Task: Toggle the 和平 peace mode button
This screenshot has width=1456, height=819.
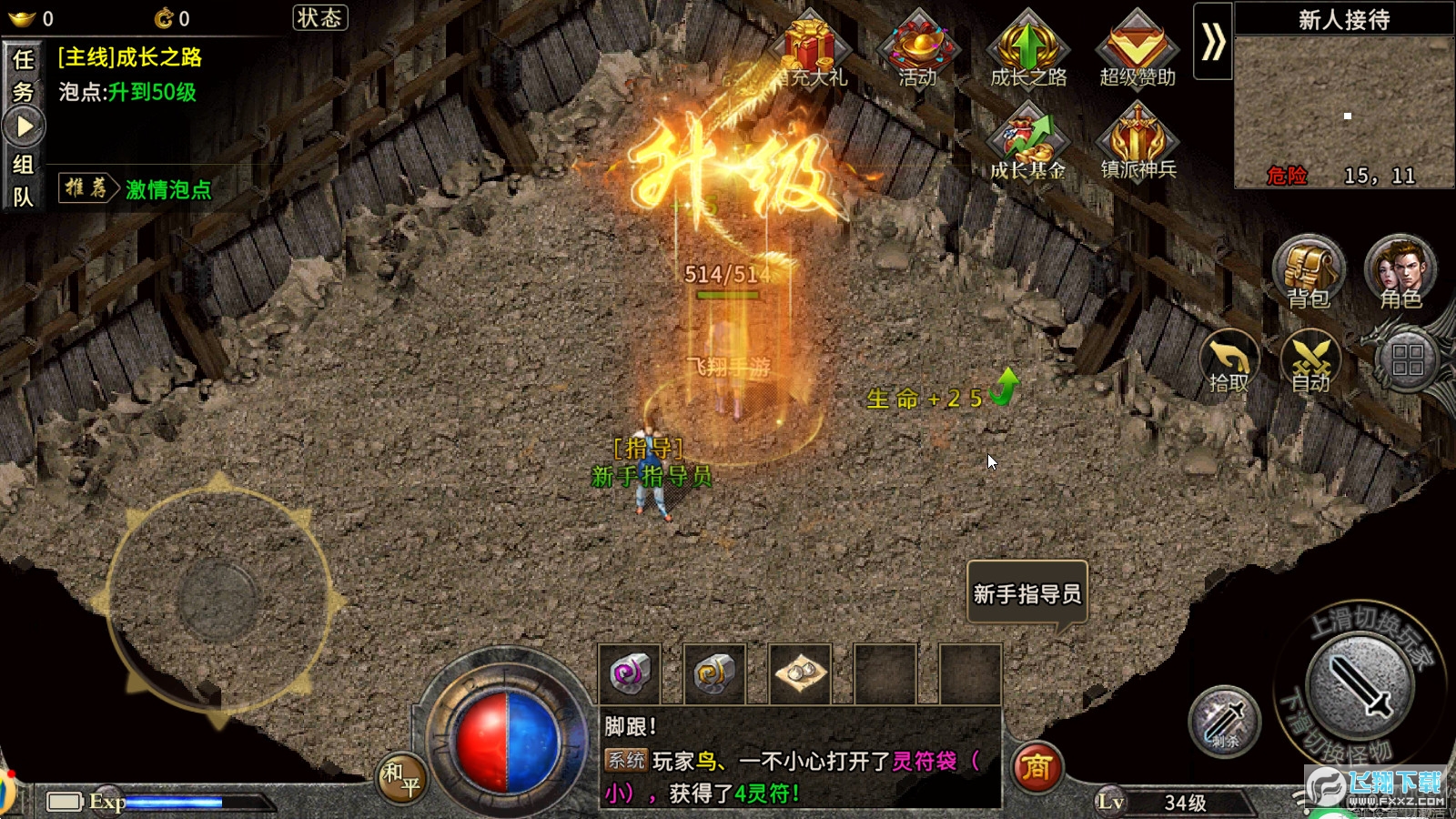Action: [401, 778]
